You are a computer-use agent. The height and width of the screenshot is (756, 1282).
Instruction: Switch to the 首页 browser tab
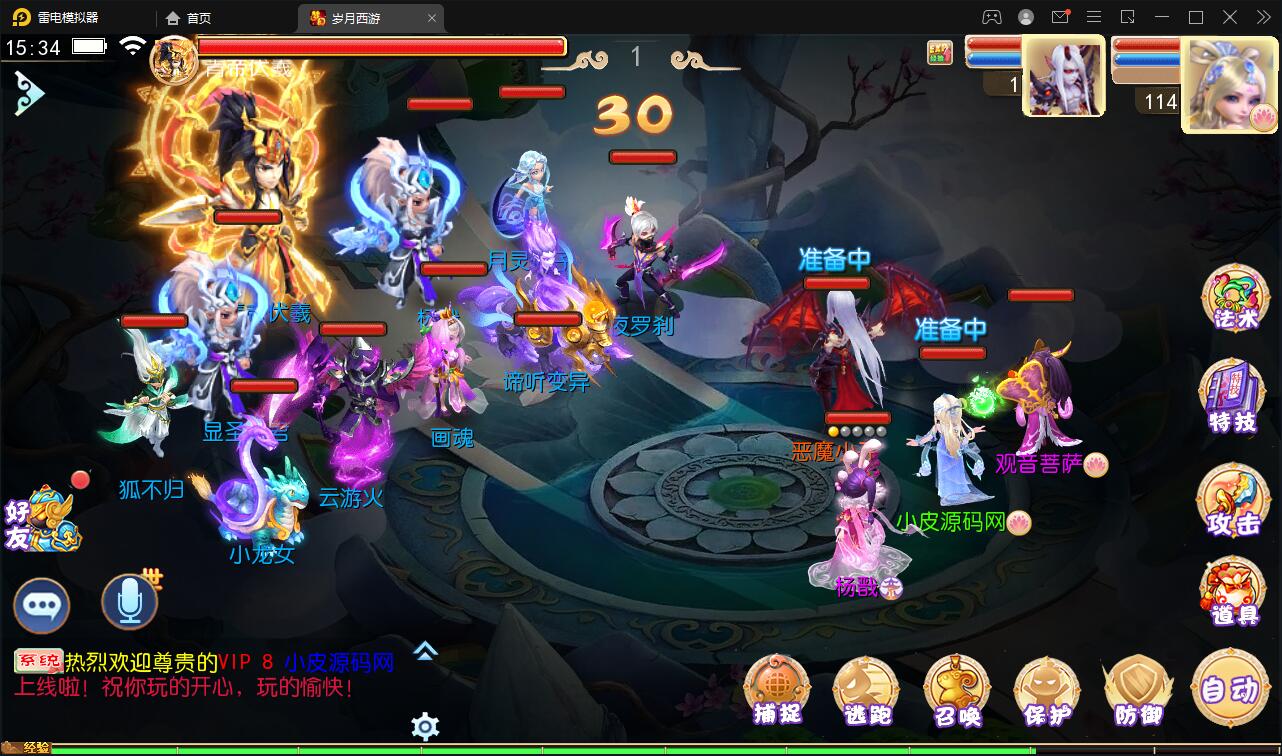coord(196,17)
